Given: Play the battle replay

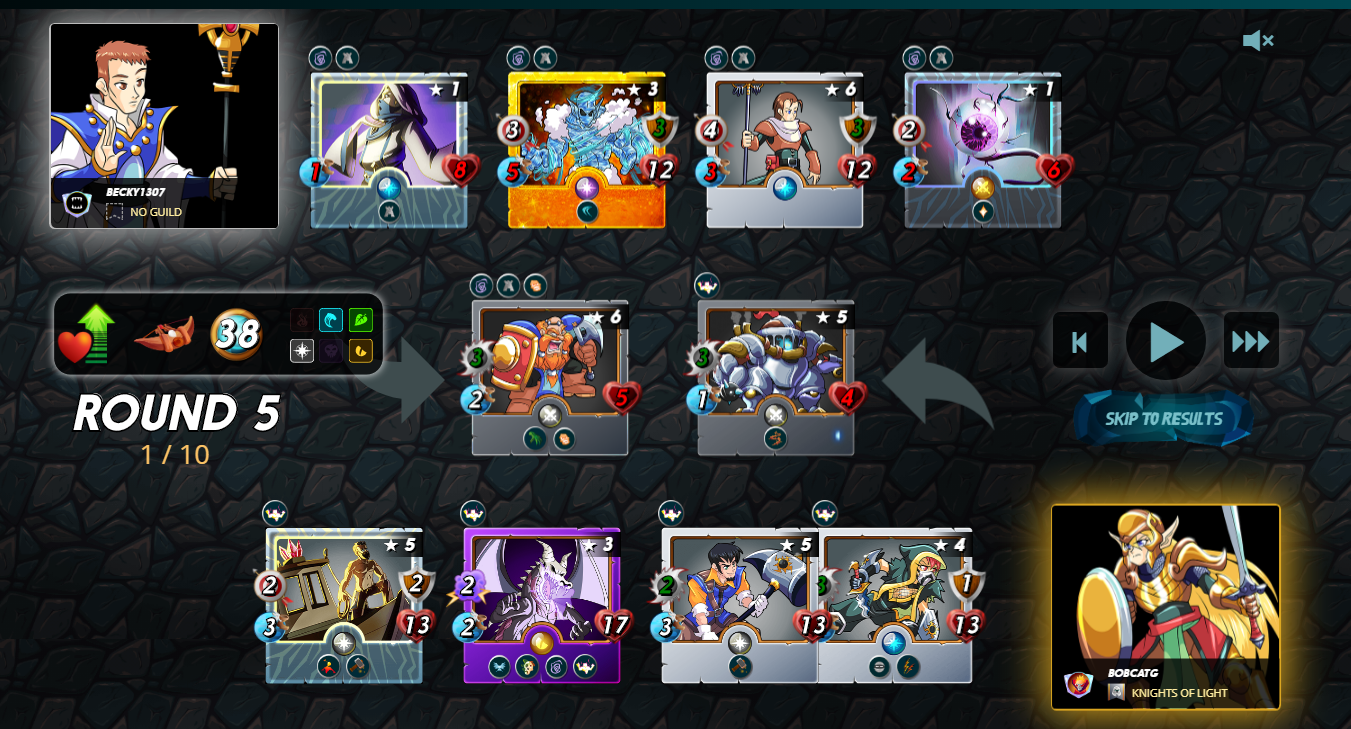Looking at the screenshot, I should (x=1164, y=341).
